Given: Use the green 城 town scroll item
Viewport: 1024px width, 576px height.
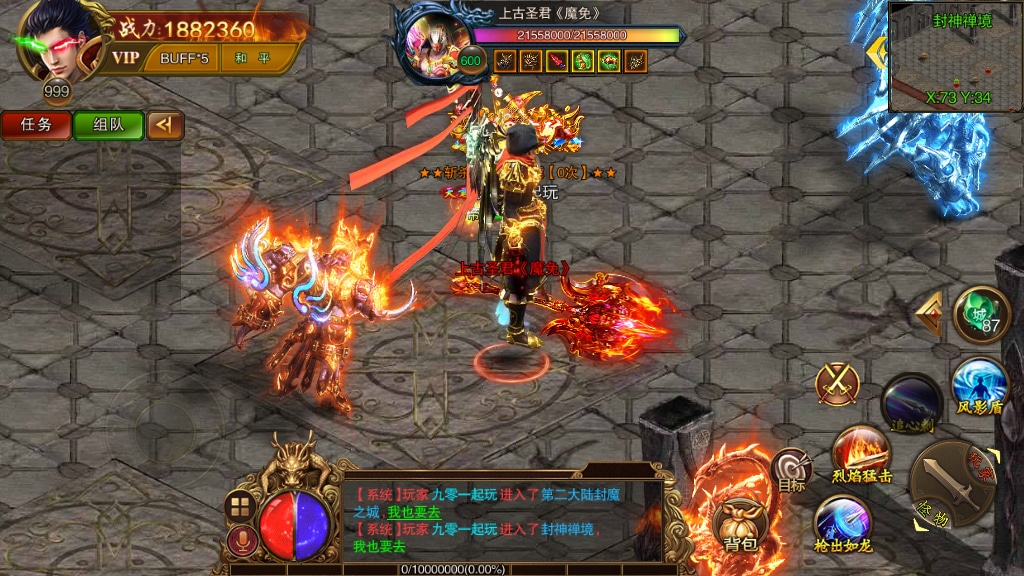Looking at the screenshot, I should pyautogui.click(x=981, y=315).
